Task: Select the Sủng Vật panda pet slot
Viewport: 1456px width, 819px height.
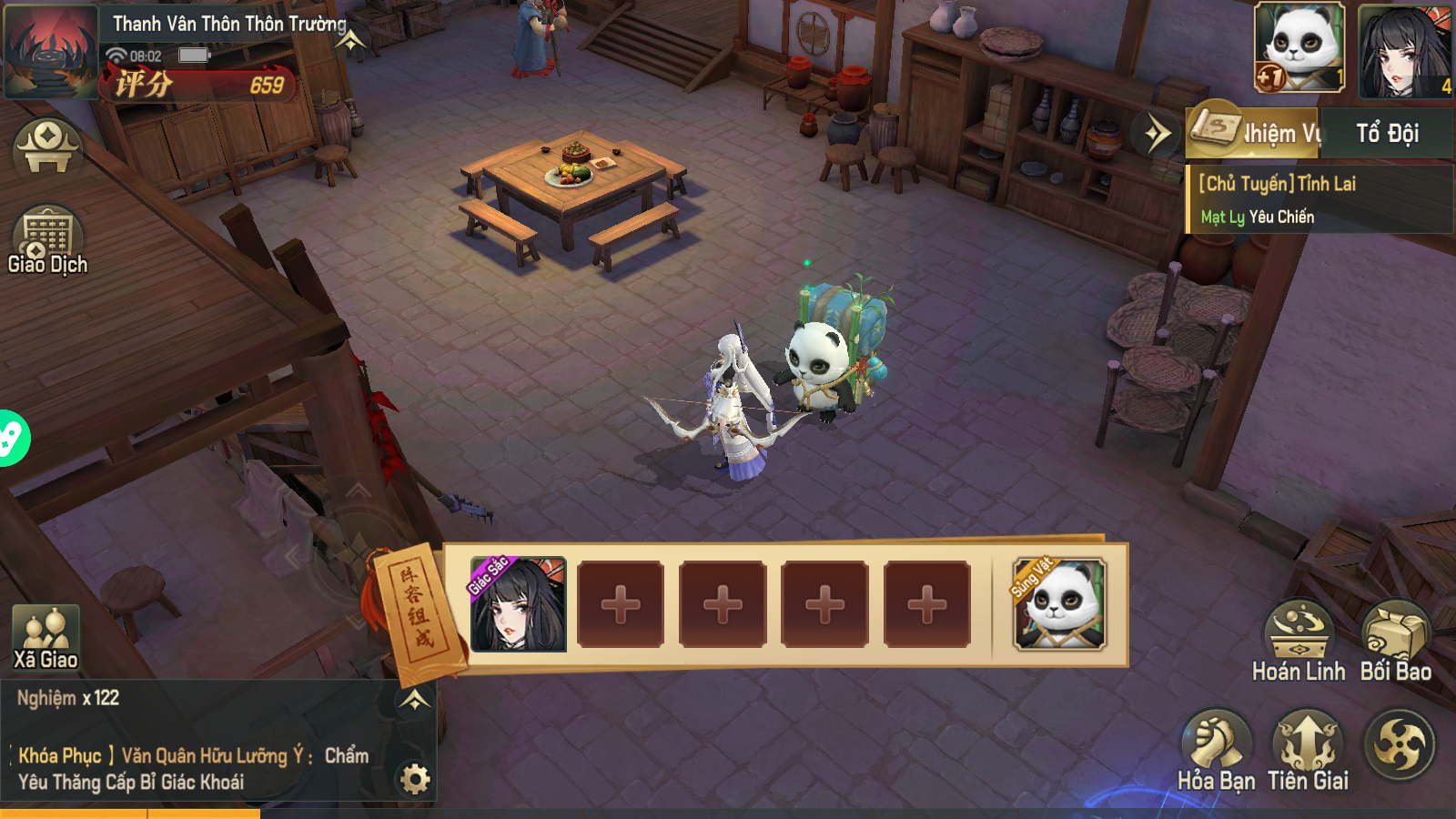Action: pos(1060,604)
